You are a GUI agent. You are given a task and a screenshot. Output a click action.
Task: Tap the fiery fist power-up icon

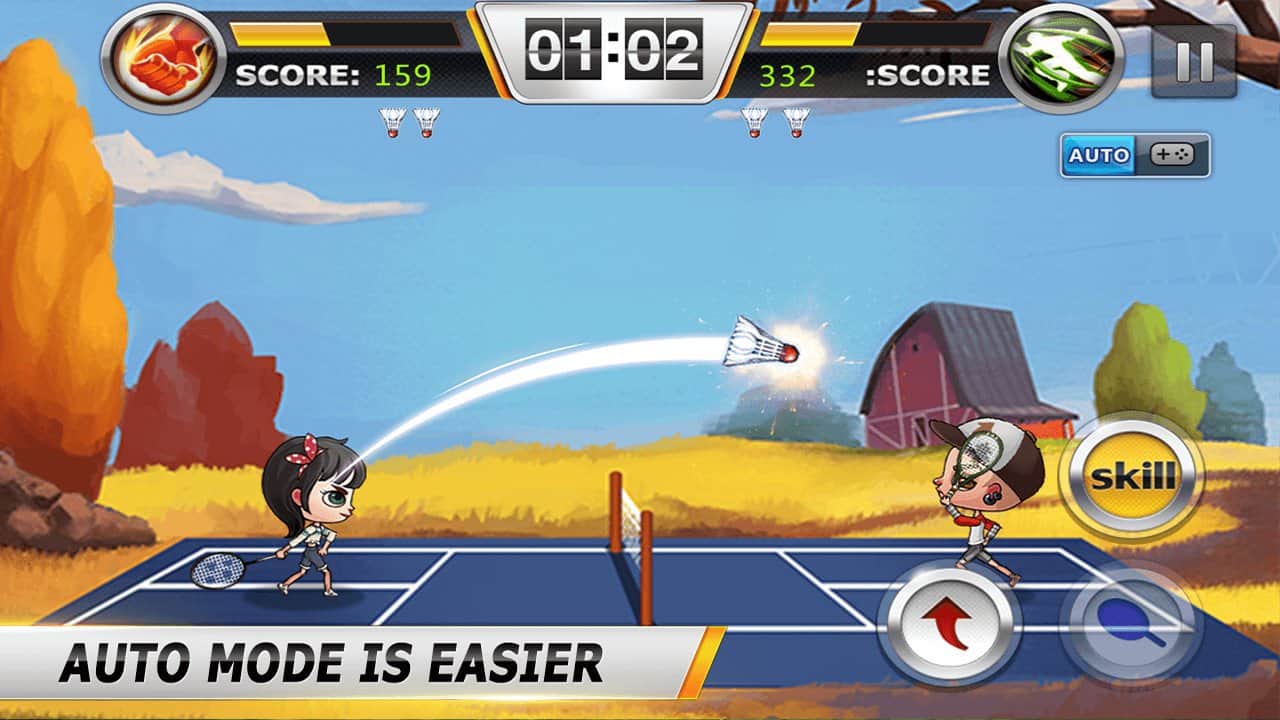160,57
